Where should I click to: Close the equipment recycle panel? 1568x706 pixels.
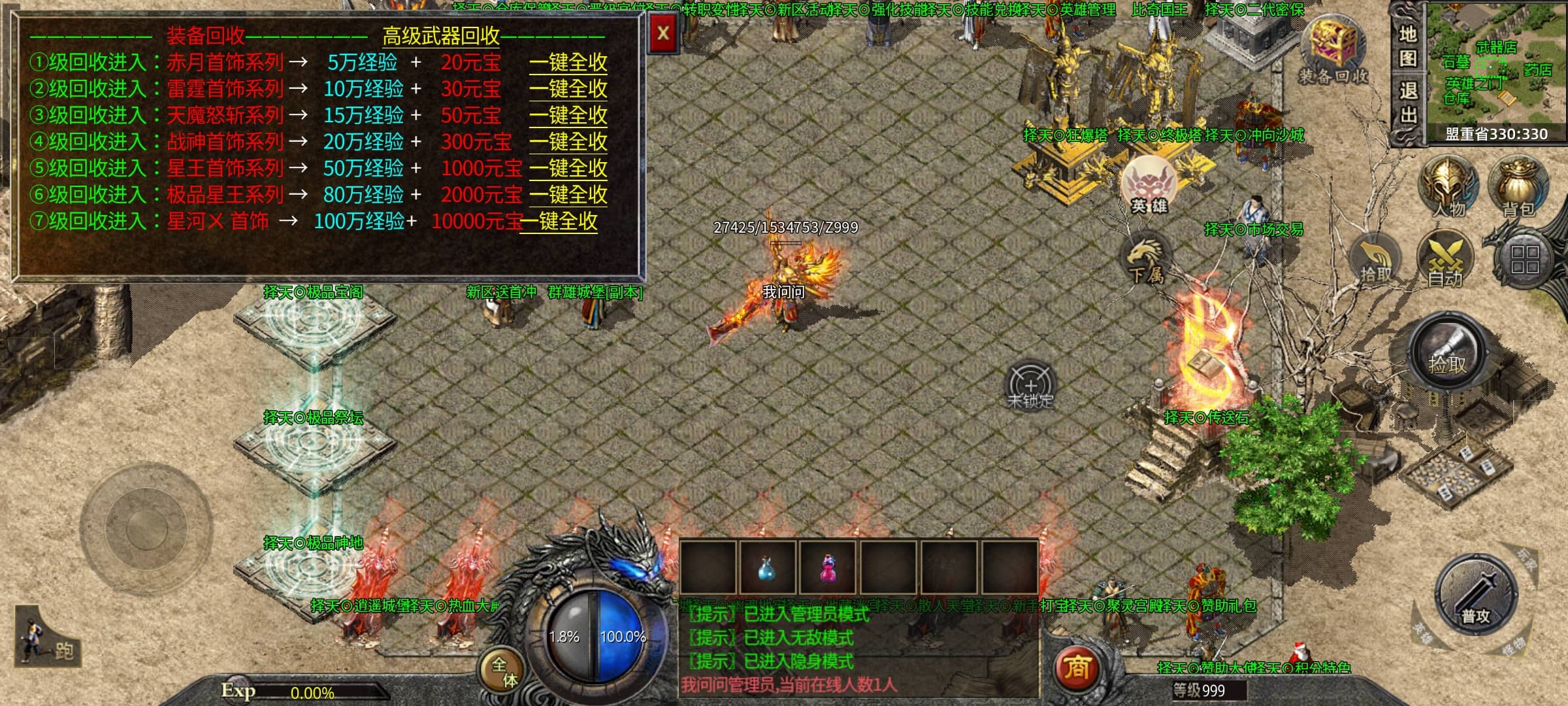click(x=662, y=33)
